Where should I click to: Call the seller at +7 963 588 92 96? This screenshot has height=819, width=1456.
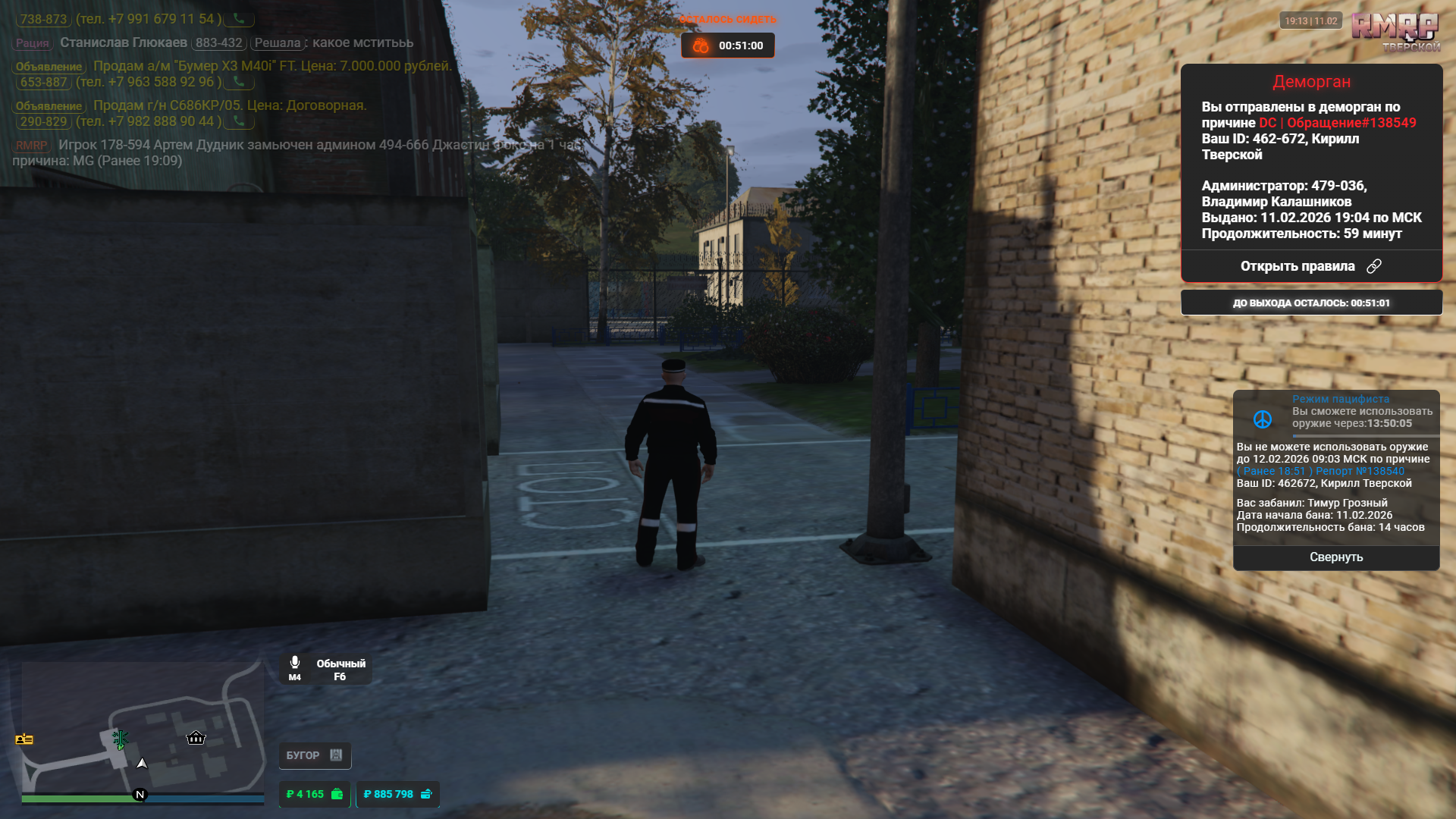pos(239,82)
